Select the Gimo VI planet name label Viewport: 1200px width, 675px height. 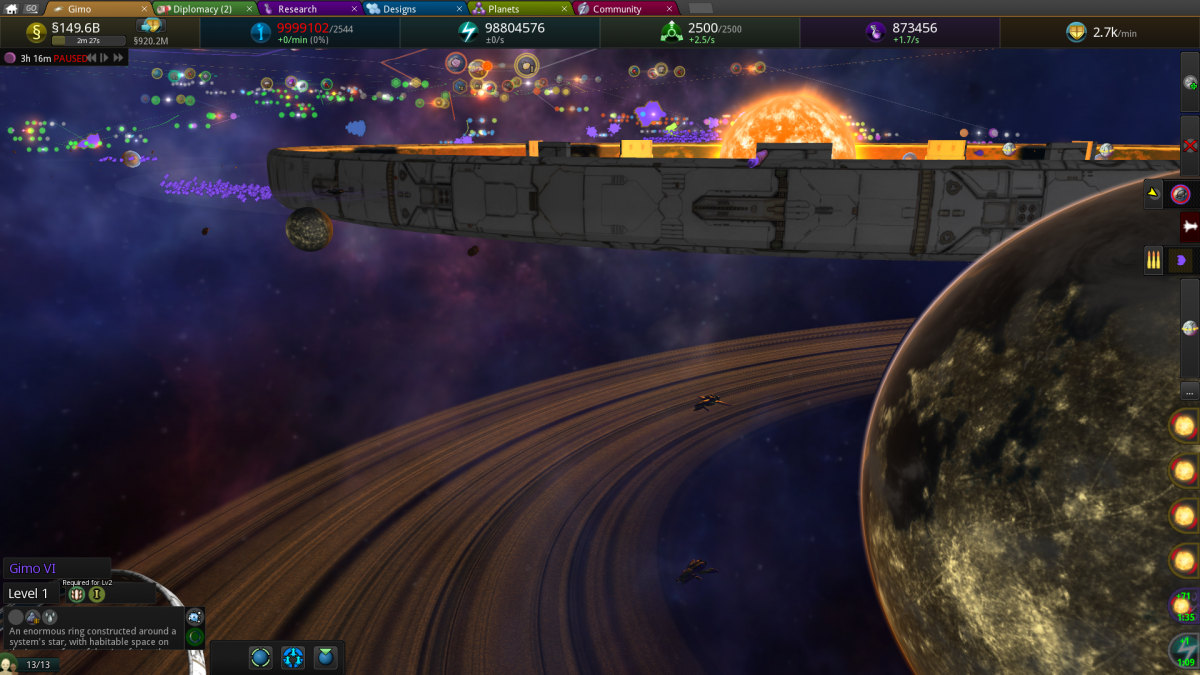coord(33,568)
